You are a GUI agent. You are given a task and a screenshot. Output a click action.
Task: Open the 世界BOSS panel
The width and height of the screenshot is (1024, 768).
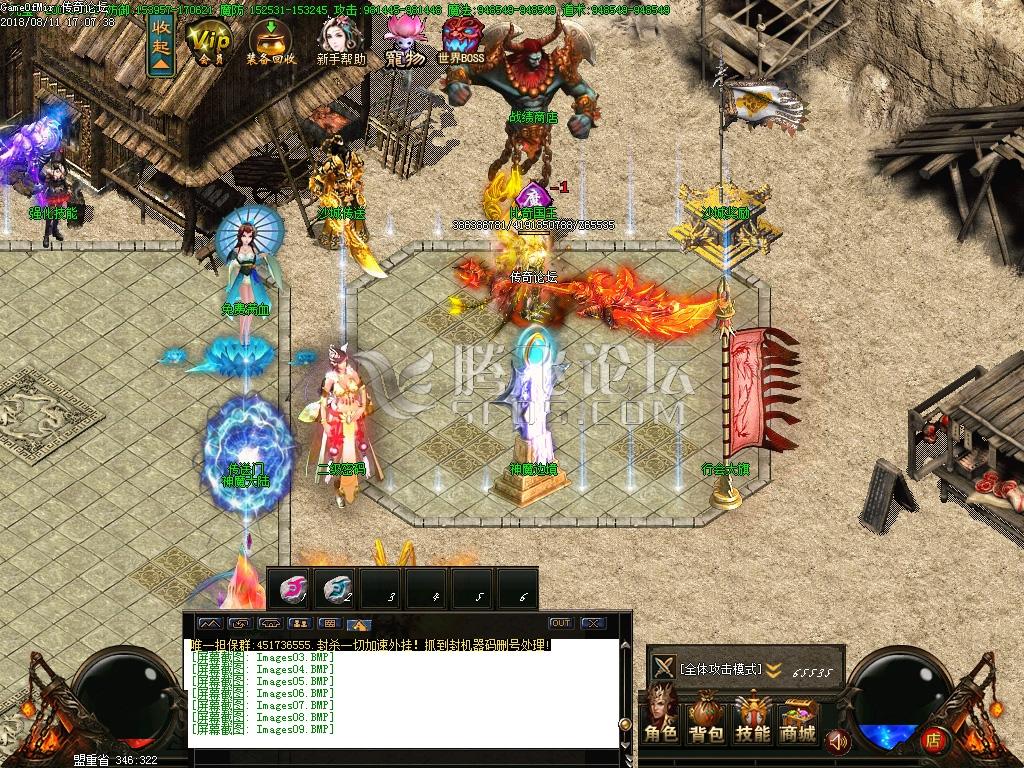pyautogui.click(x=461, y=44)
